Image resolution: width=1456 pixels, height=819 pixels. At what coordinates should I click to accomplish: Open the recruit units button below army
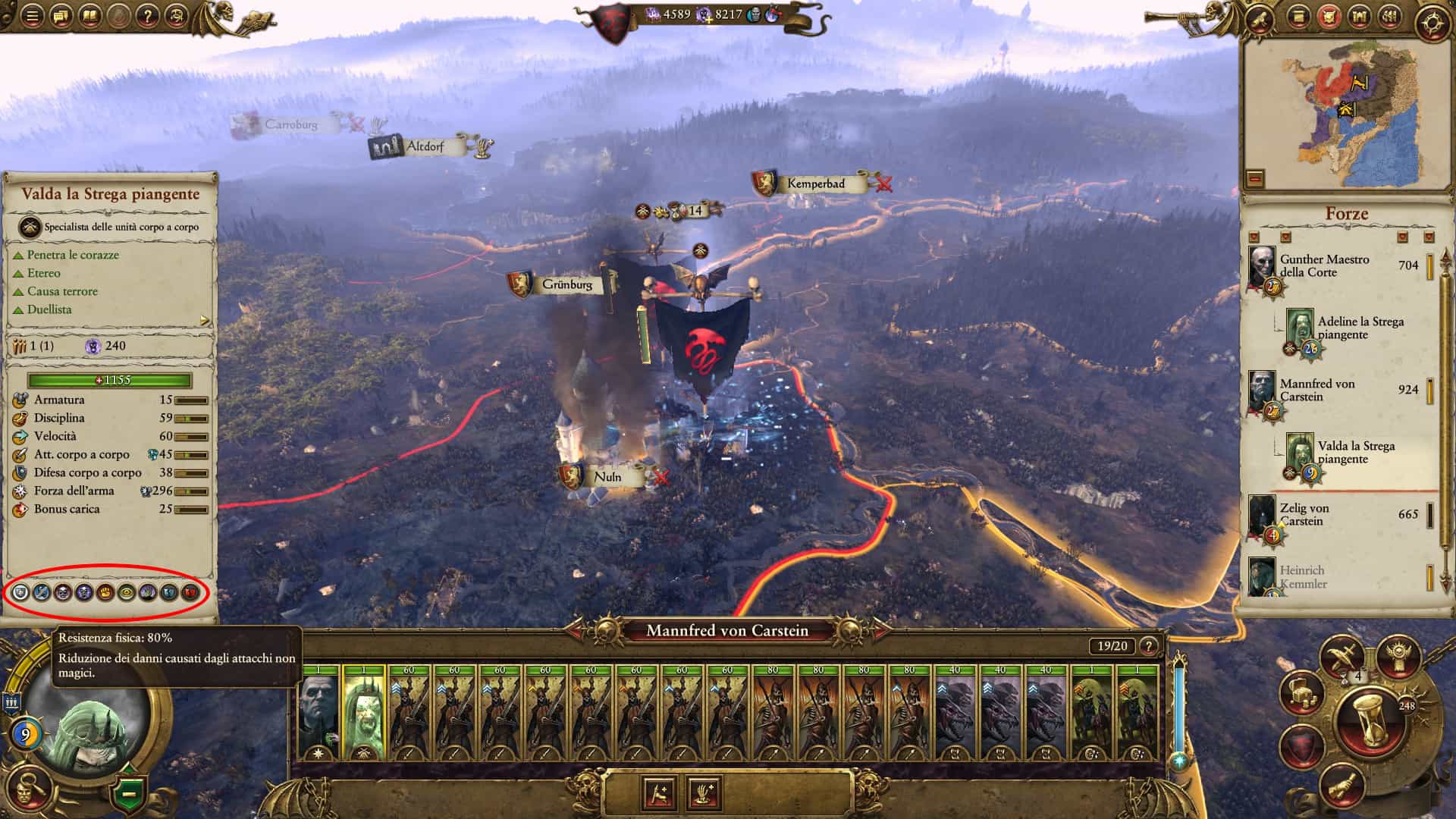click(659, 793)
